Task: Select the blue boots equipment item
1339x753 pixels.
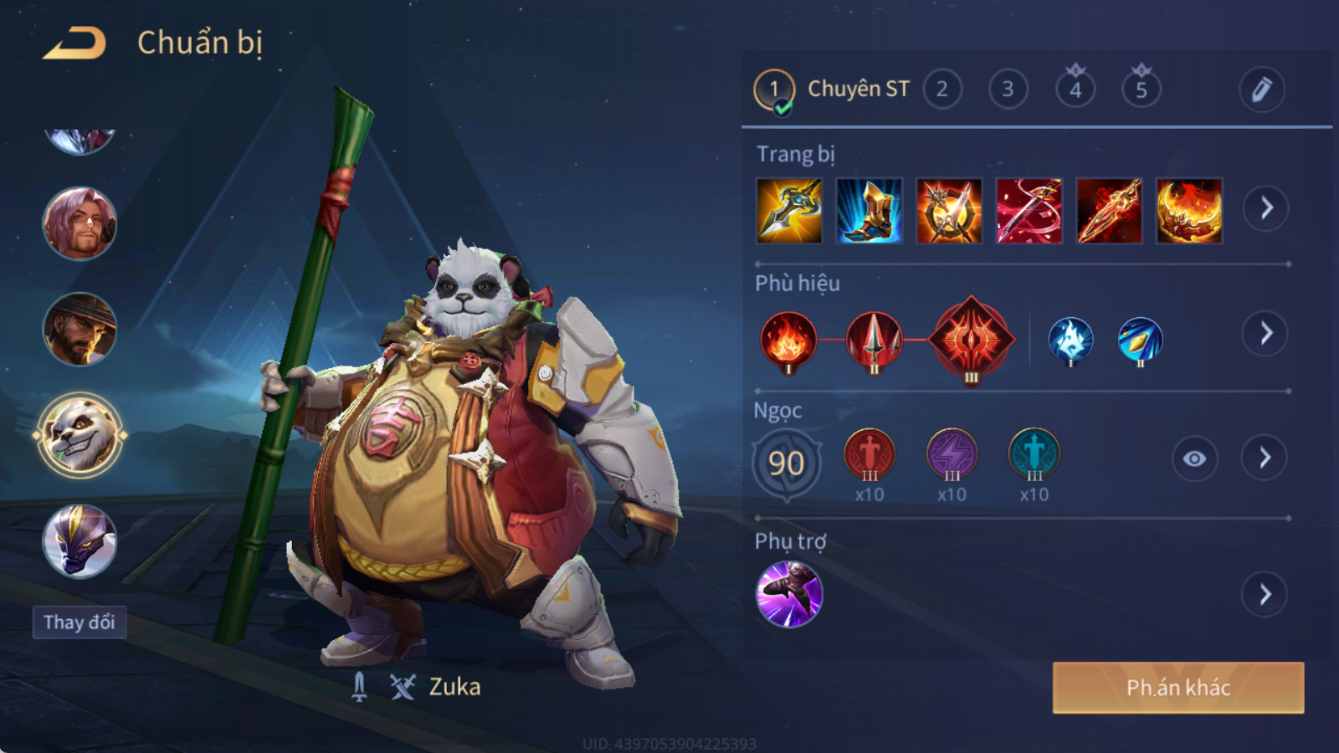Action: point(869,211)
